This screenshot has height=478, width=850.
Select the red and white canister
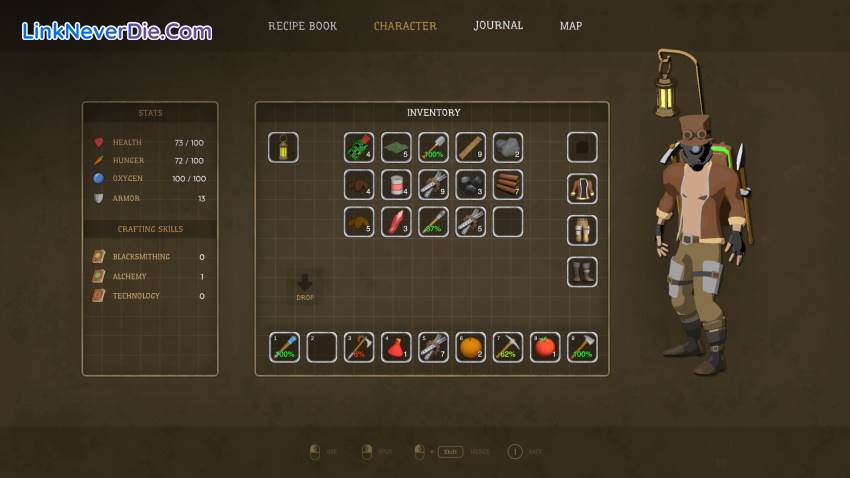coord(396,185)
